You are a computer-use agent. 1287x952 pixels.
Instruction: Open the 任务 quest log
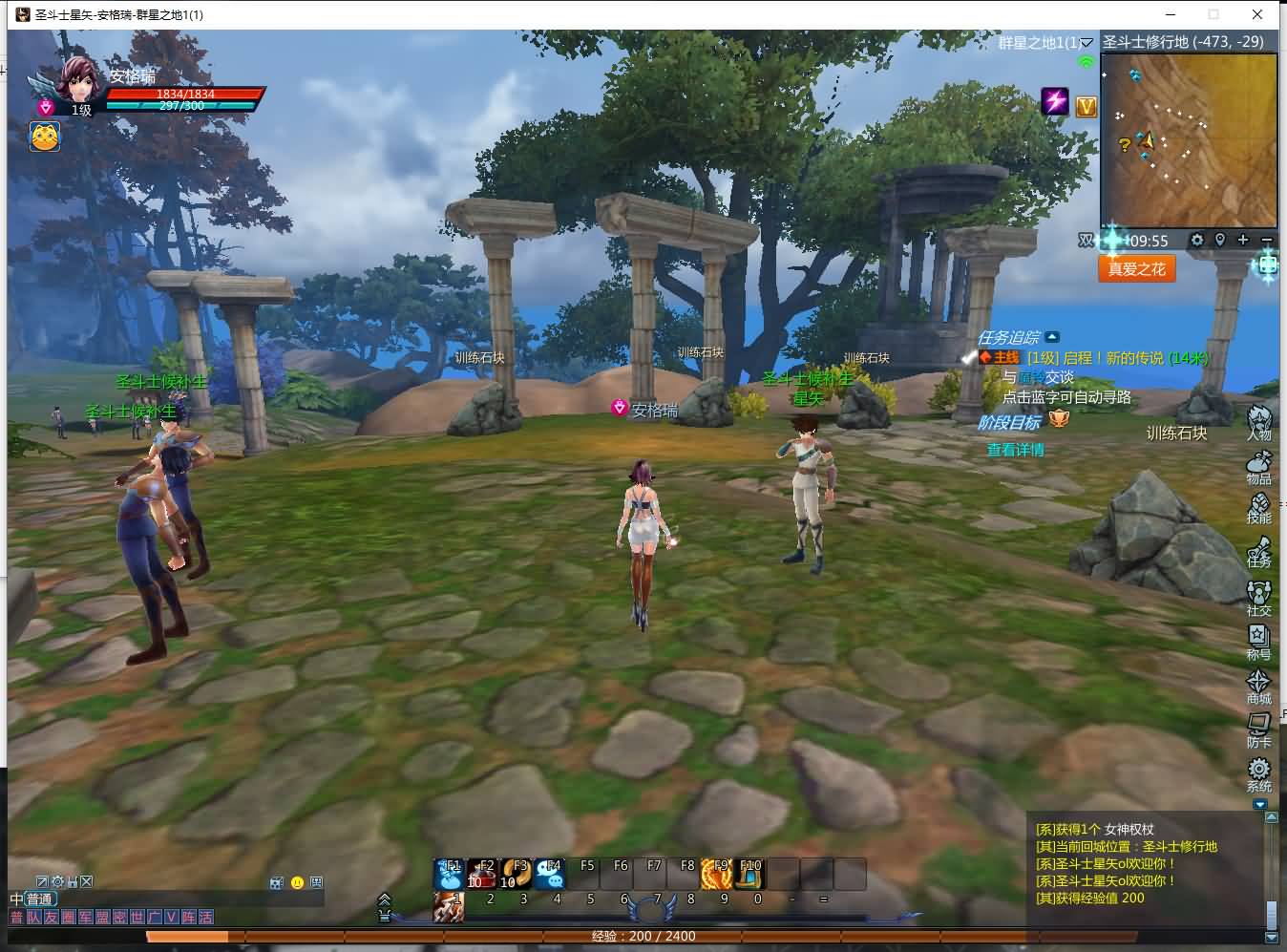pyautogui.click(x=1259, y=551)
